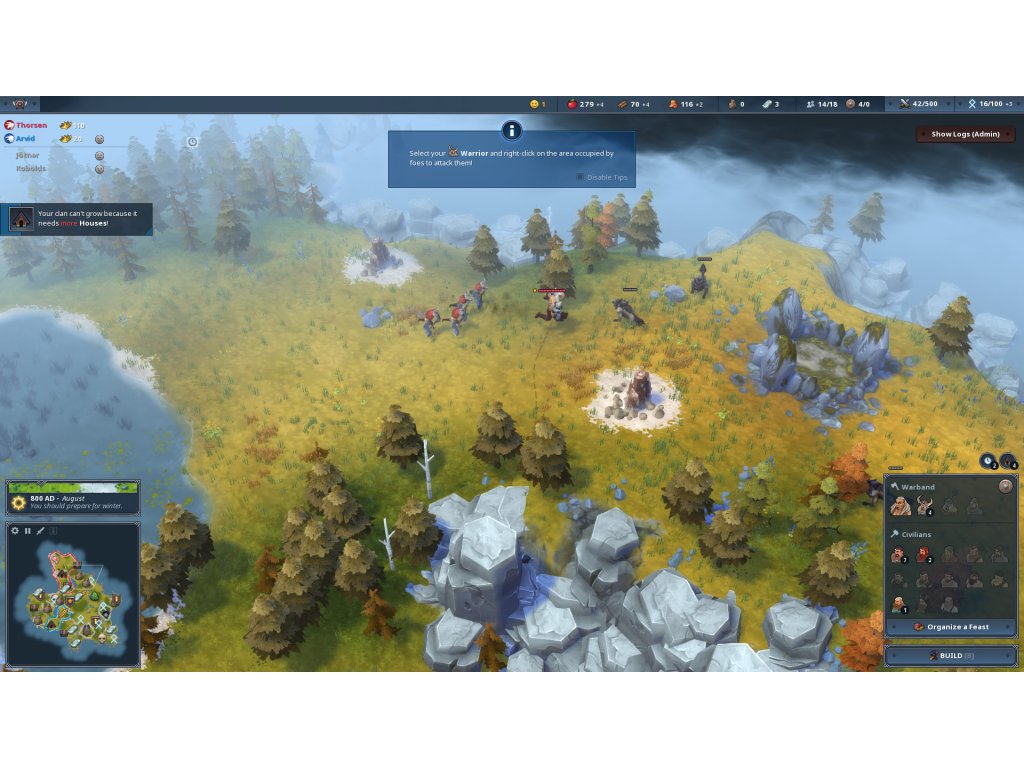Click the Jötnar faction relation icon
The height and width of the screenshot is (768, 1024).
pyautogui.click(x=99, y=155)
